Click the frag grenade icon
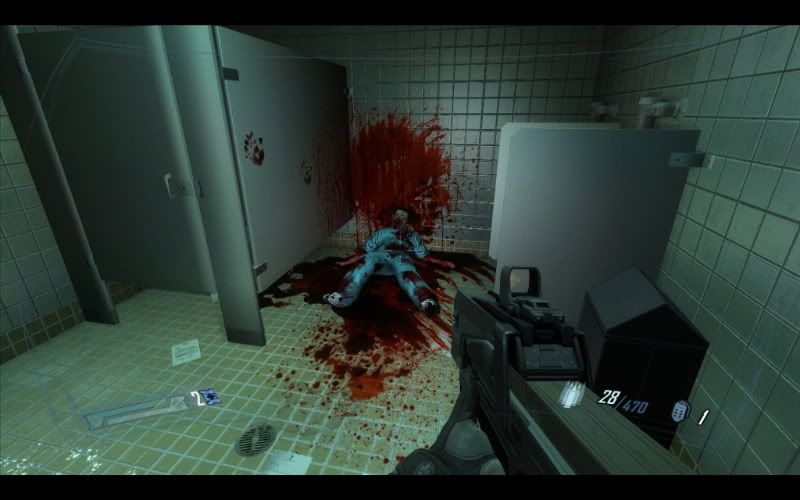800x500 pixels. (x=678, y=411)
